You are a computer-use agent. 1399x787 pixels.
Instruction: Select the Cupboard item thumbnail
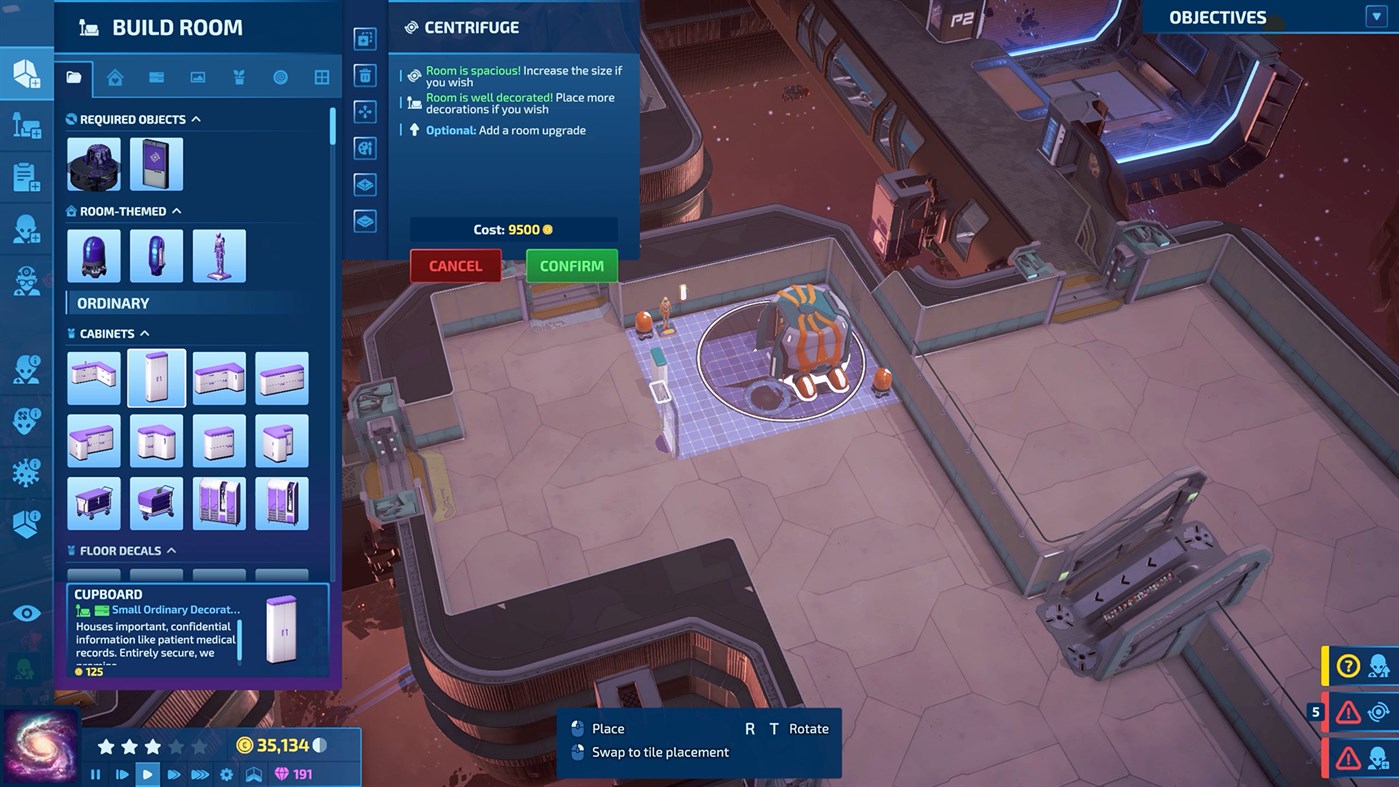click(156, 378)
